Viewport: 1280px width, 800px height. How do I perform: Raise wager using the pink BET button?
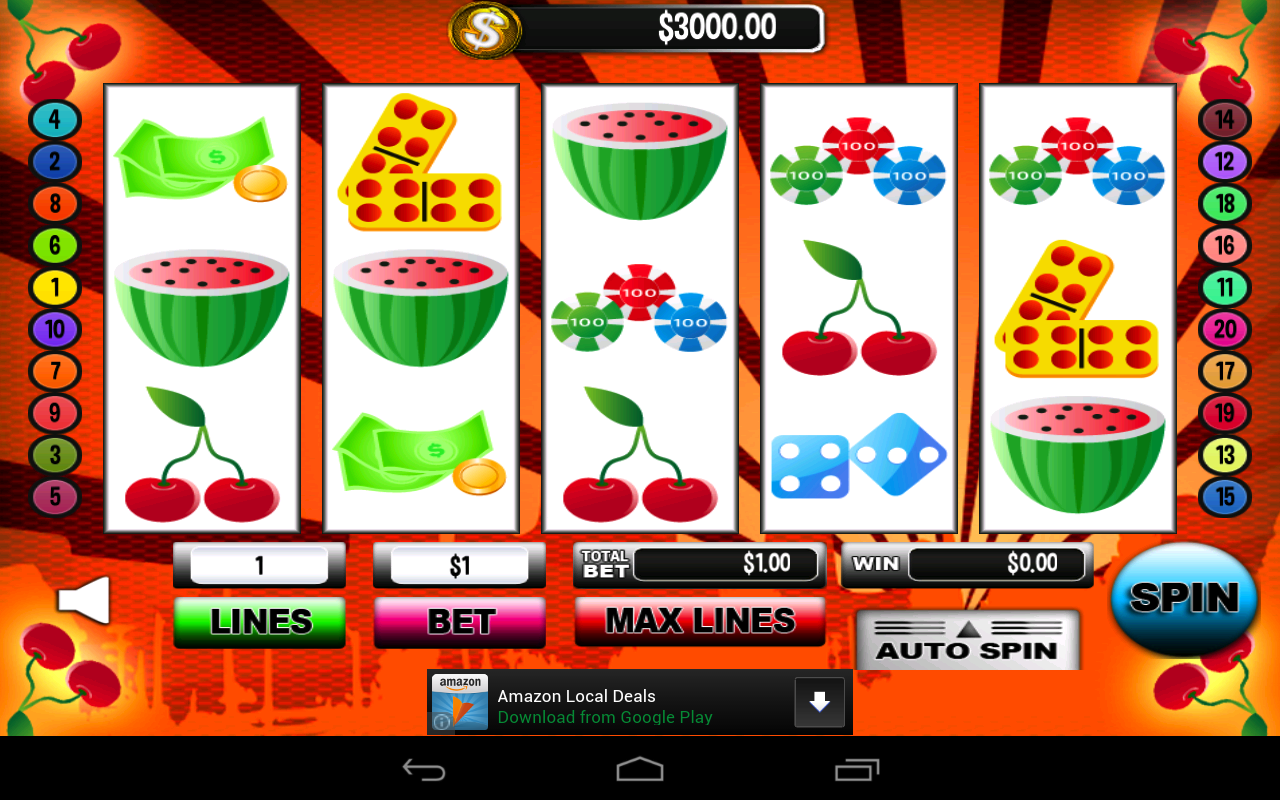pyautogui.click(x=460, y=622)
